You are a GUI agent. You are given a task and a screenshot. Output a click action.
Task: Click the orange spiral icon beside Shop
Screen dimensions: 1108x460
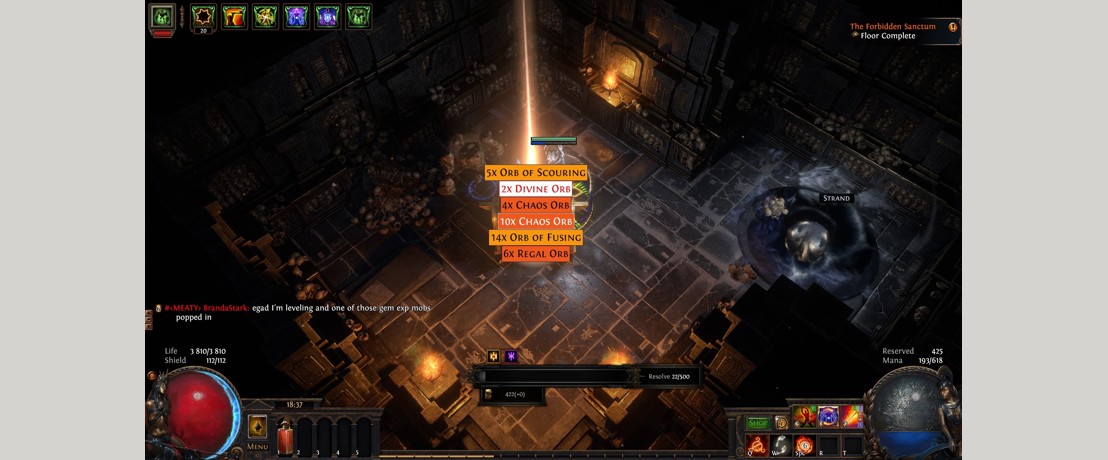point(781,423)
